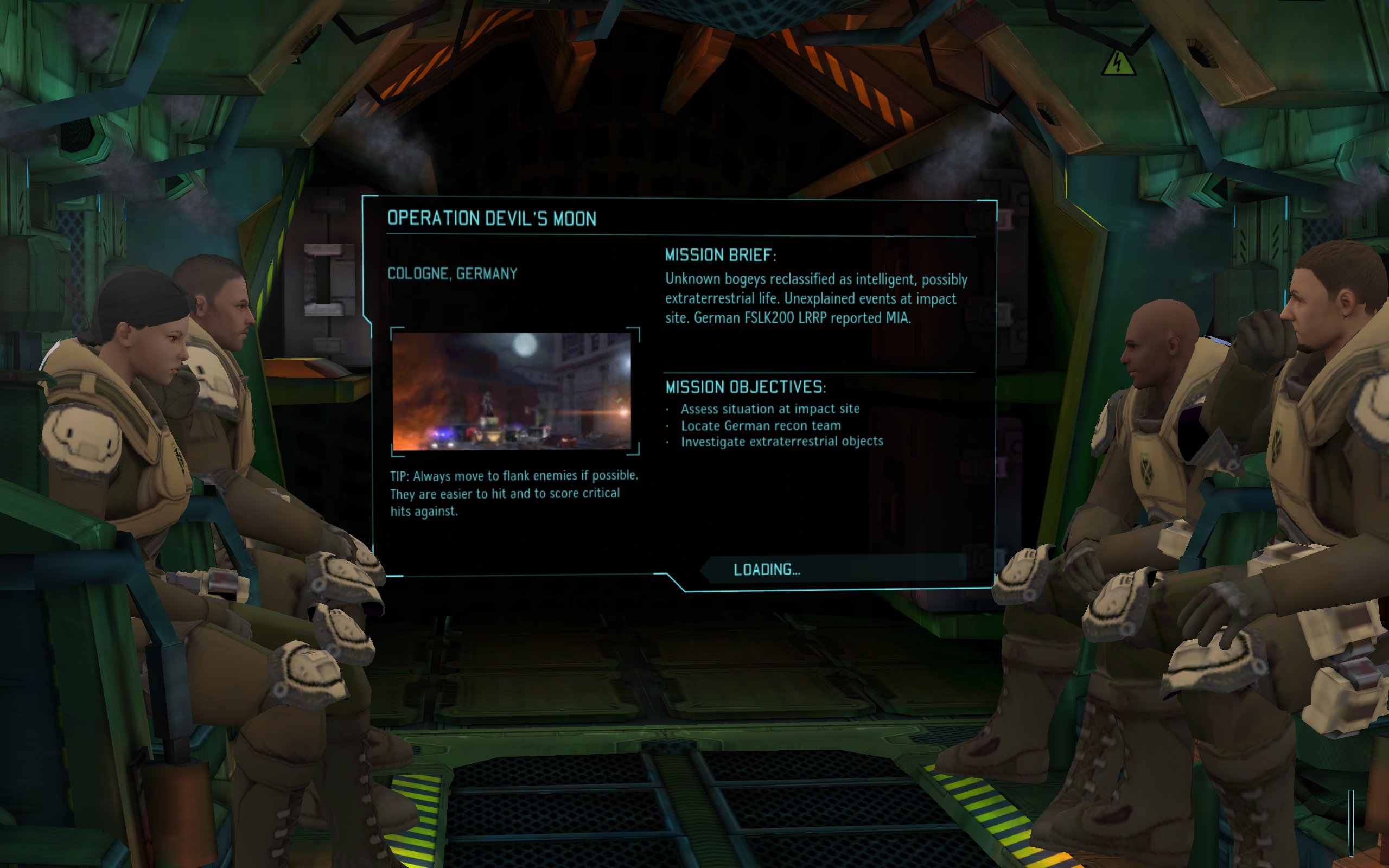Viewport: 1389px width, 868px height.
Task: Click the Cologne mission preview thumbnail
Action: 512,392
